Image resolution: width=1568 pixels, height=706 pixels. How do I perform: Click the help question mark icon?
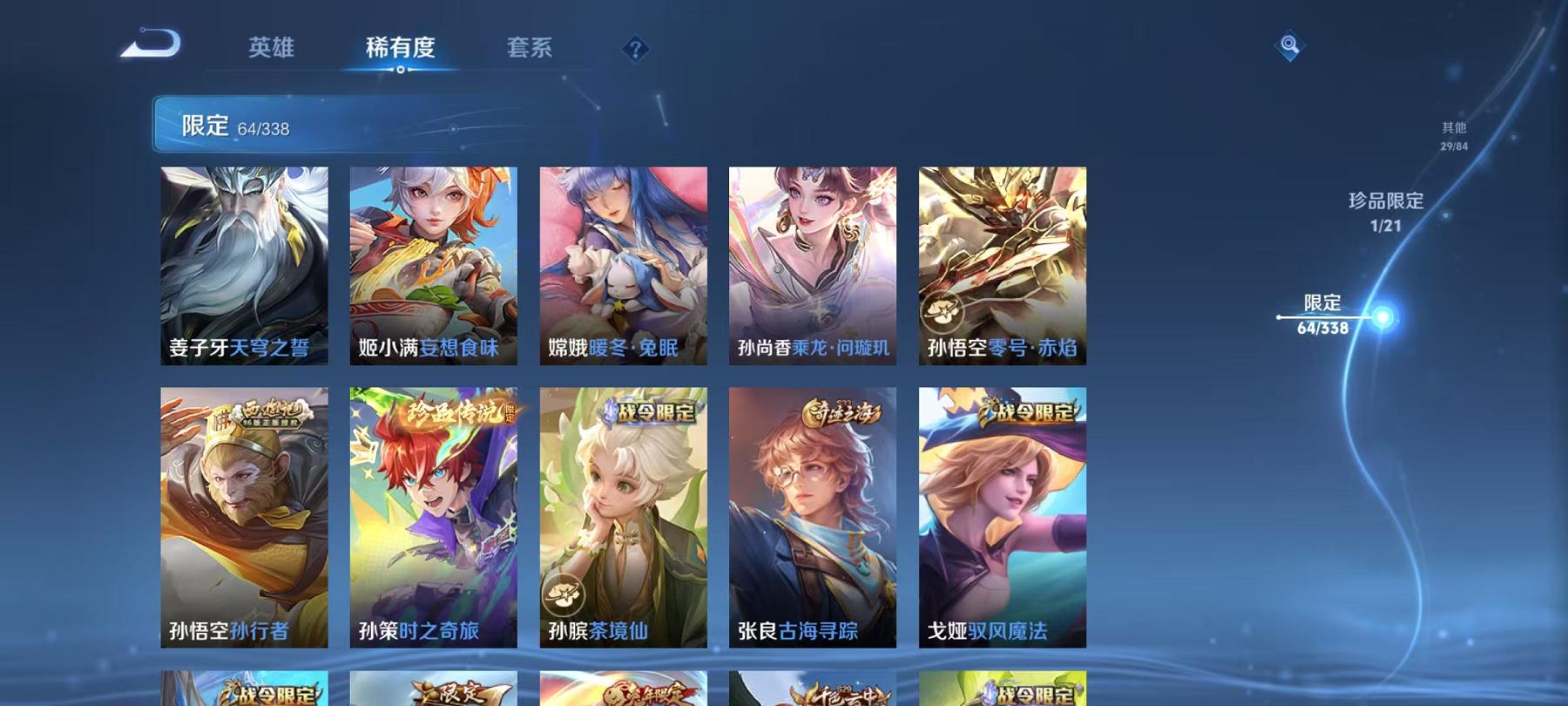635,48
